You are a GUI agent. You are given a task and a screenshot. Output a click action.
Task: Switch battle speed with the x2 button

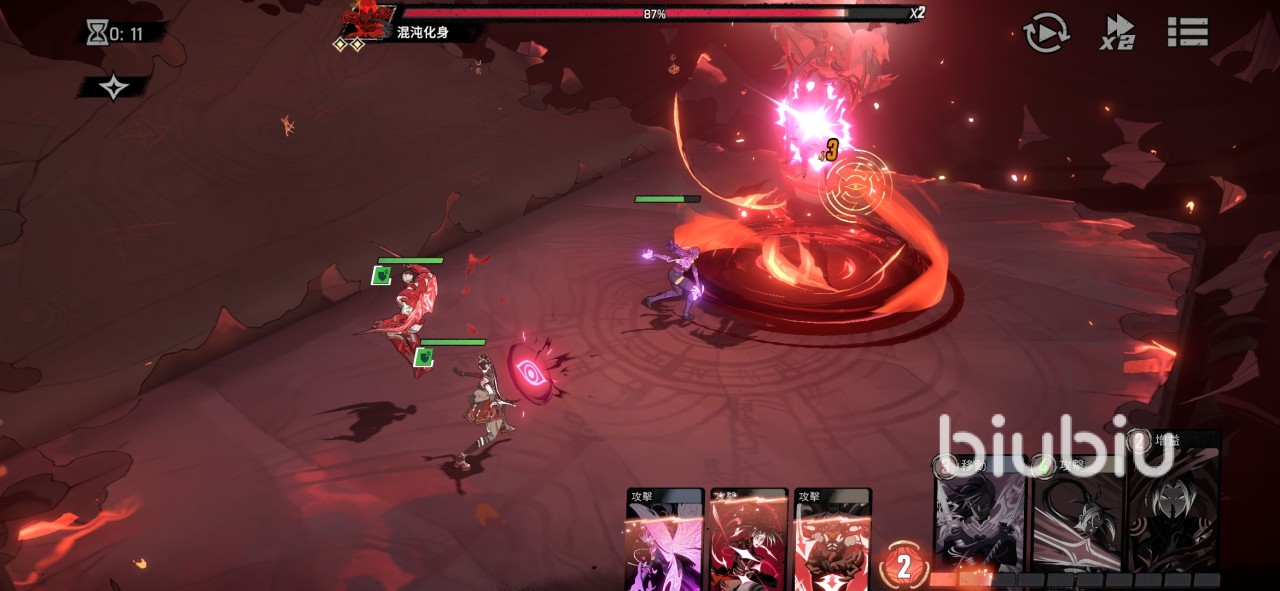coord(1118,32)
